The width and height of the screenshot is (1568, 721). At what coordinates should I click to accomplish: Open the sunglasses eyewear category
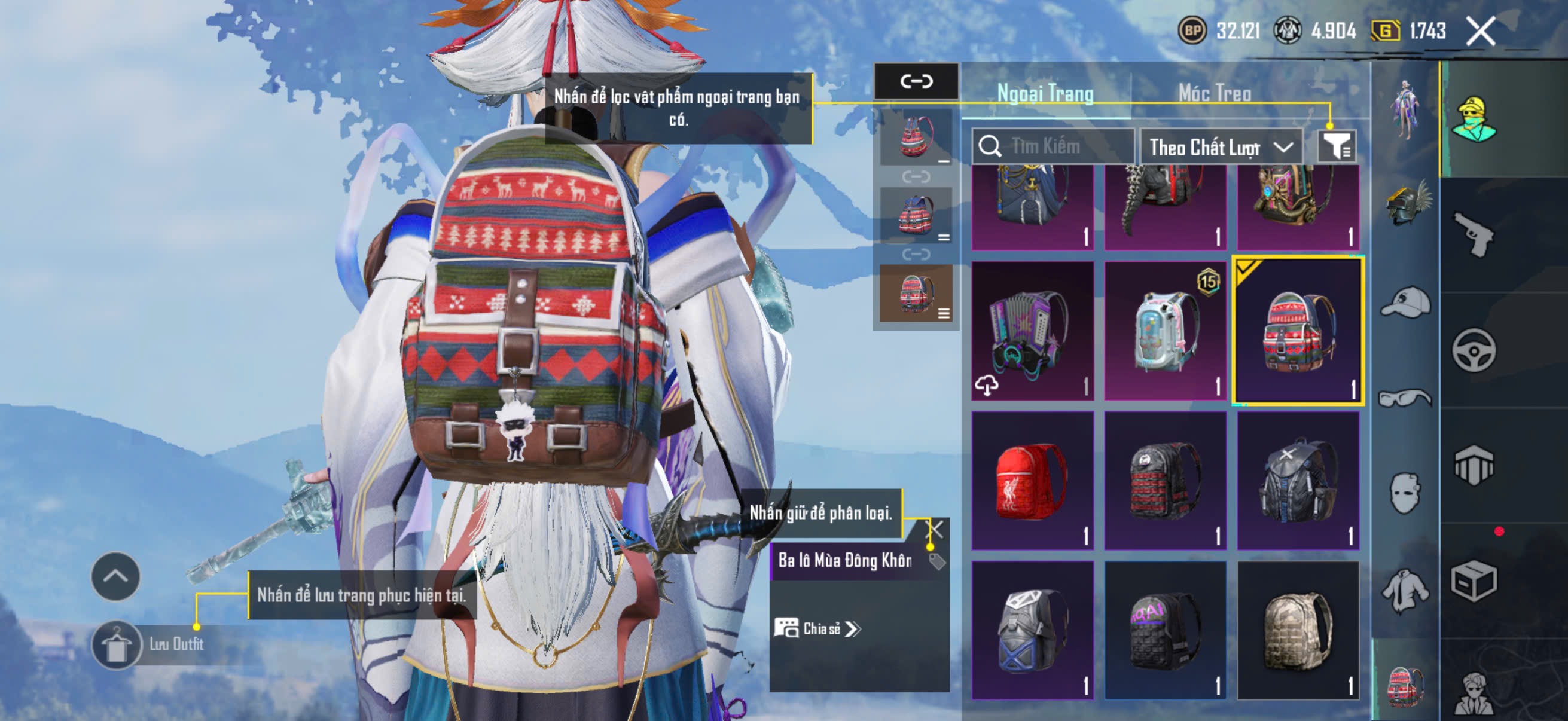tap(1406, 399)
